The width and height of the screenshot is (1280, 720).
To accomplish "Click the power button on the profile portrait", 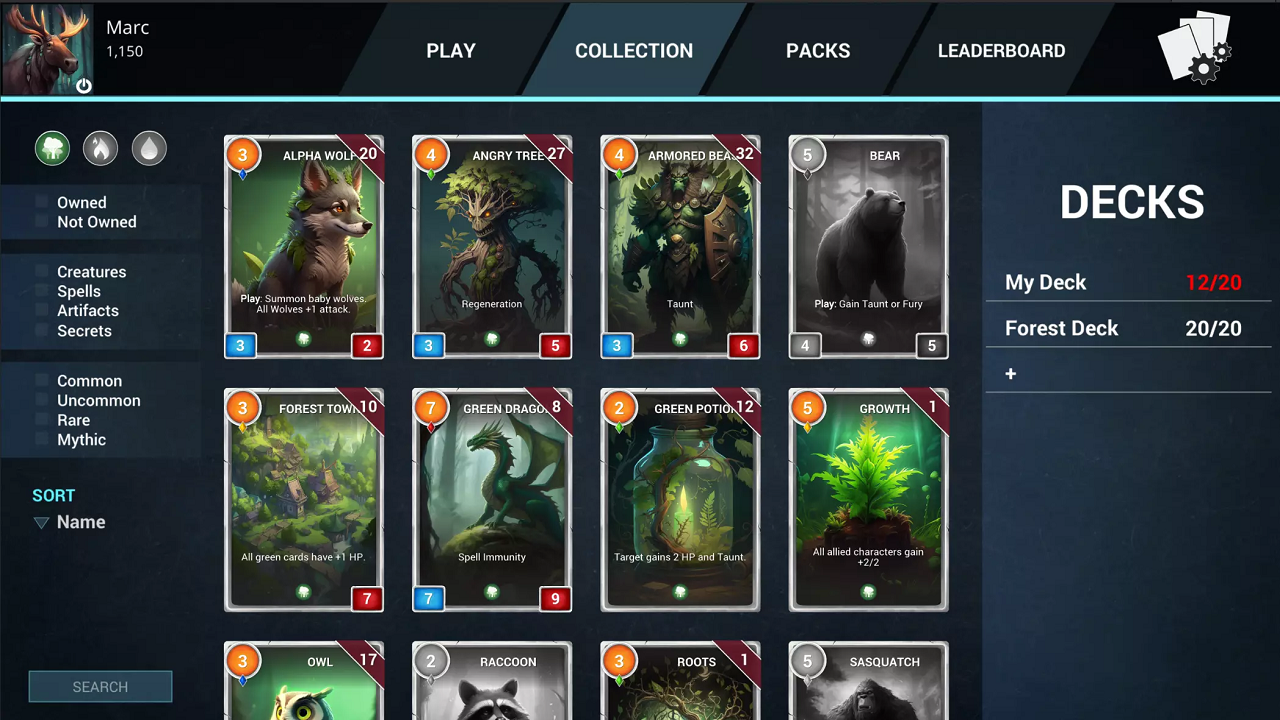I will click(84, 85).
